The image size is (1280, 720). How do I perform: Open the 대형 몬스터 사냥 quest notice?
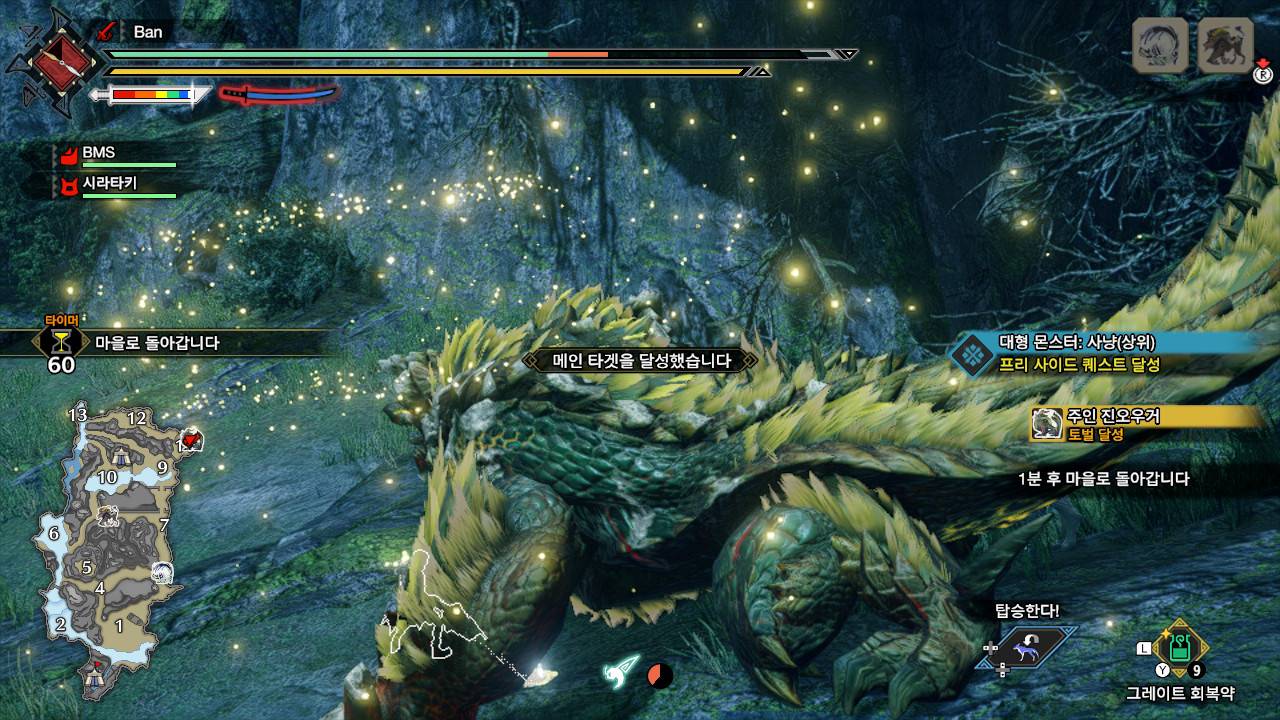pyautogui.click(x=1100, y=352)
